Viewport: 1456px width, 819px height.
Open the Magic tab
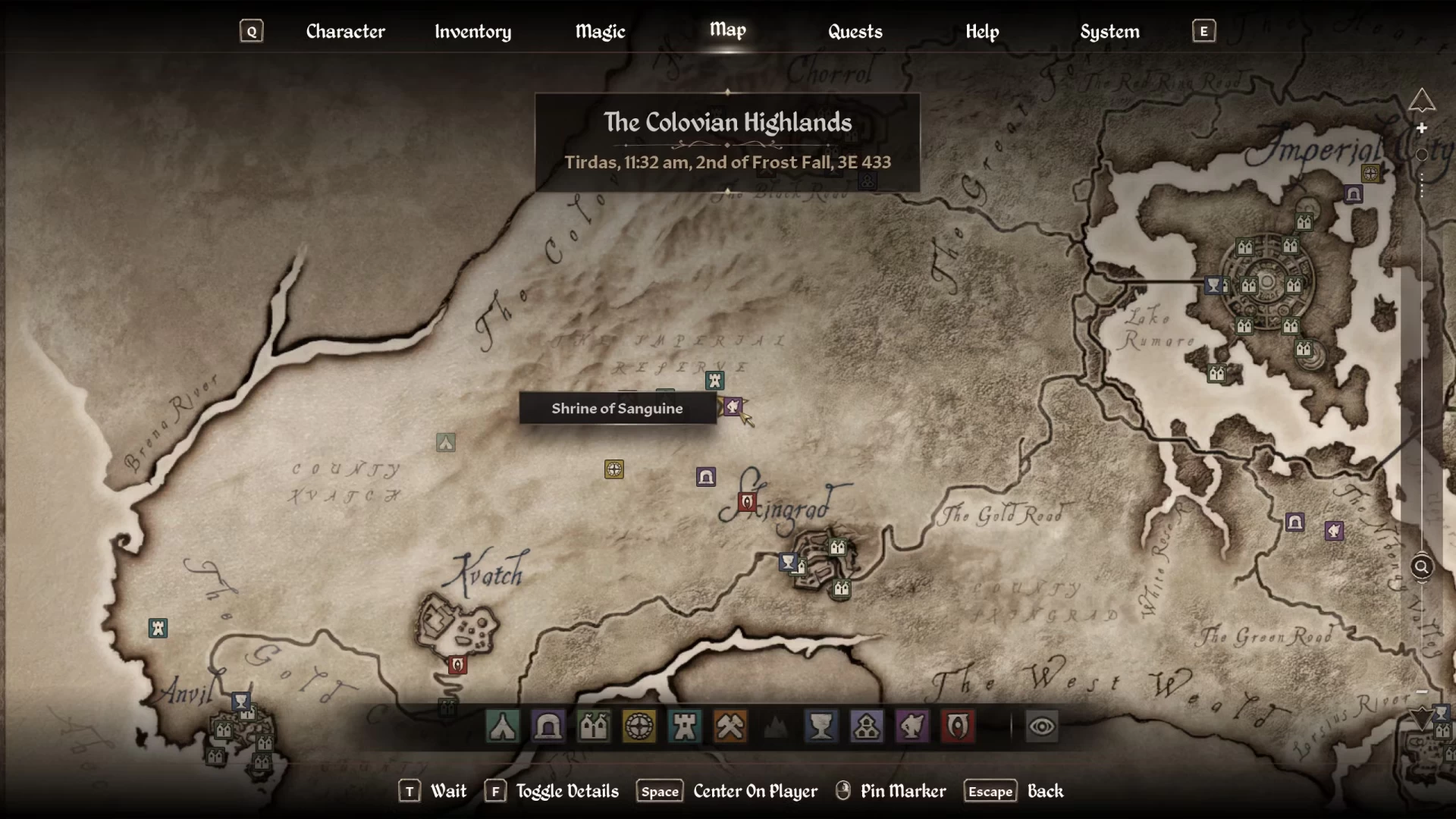coord(600,31)
